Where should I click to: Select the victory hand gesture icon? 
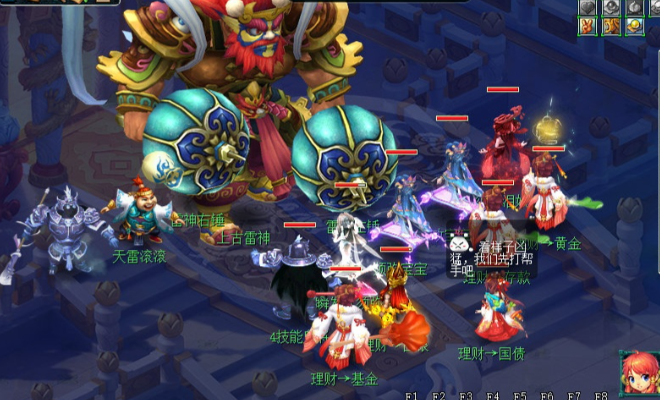[587, 26]
